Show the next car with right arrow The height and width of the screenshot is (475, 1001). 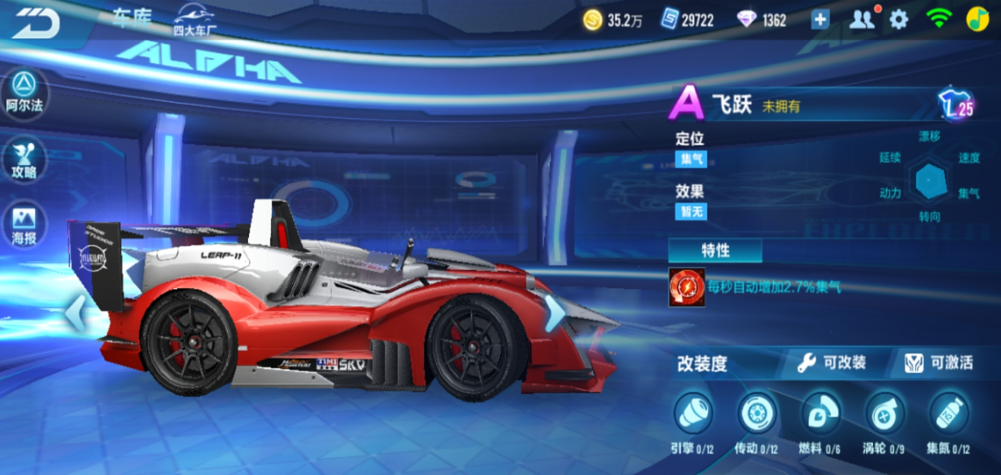click(x=553, y=313)
